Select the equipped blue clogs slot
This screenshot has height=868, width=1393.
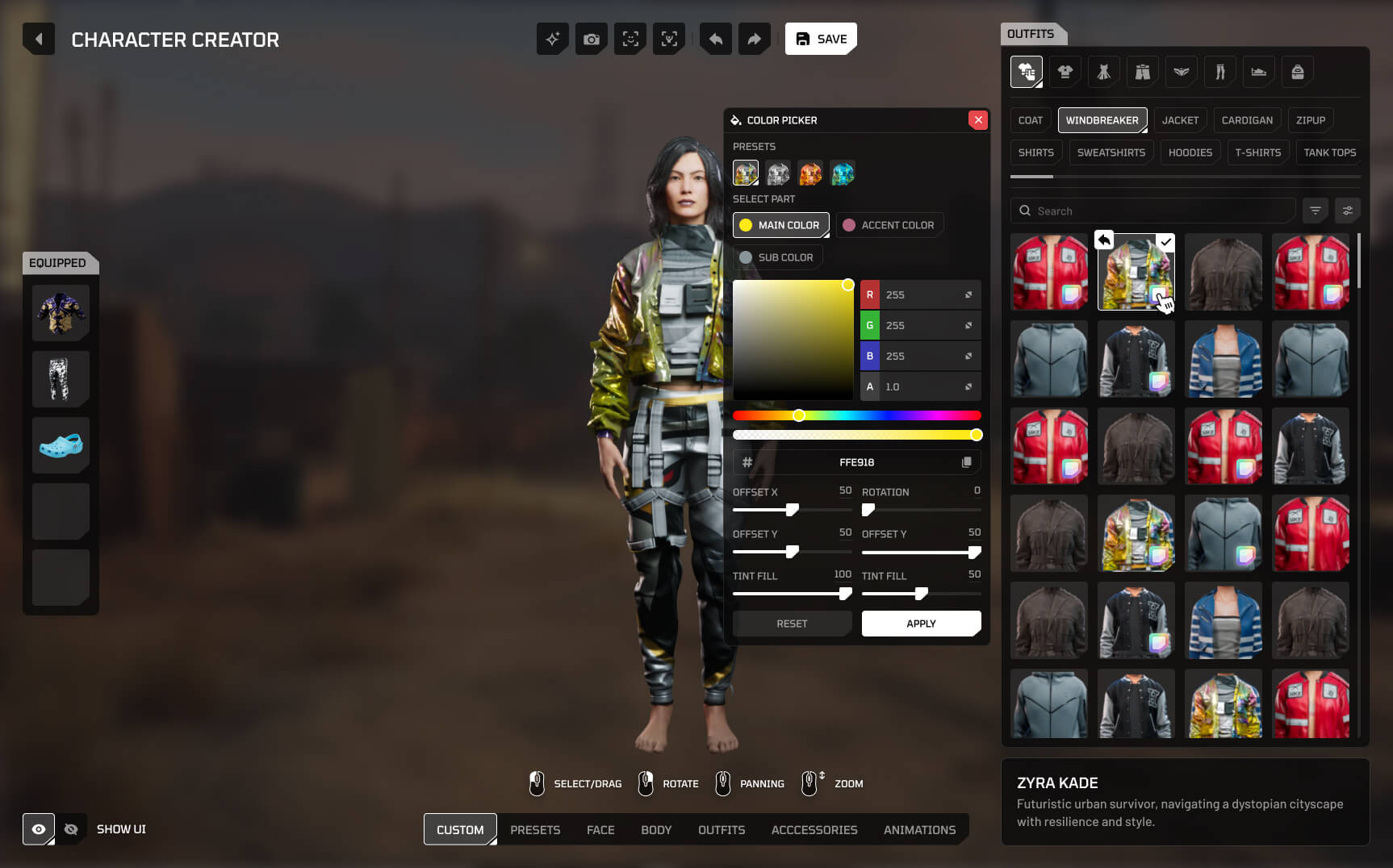point(61,444)
